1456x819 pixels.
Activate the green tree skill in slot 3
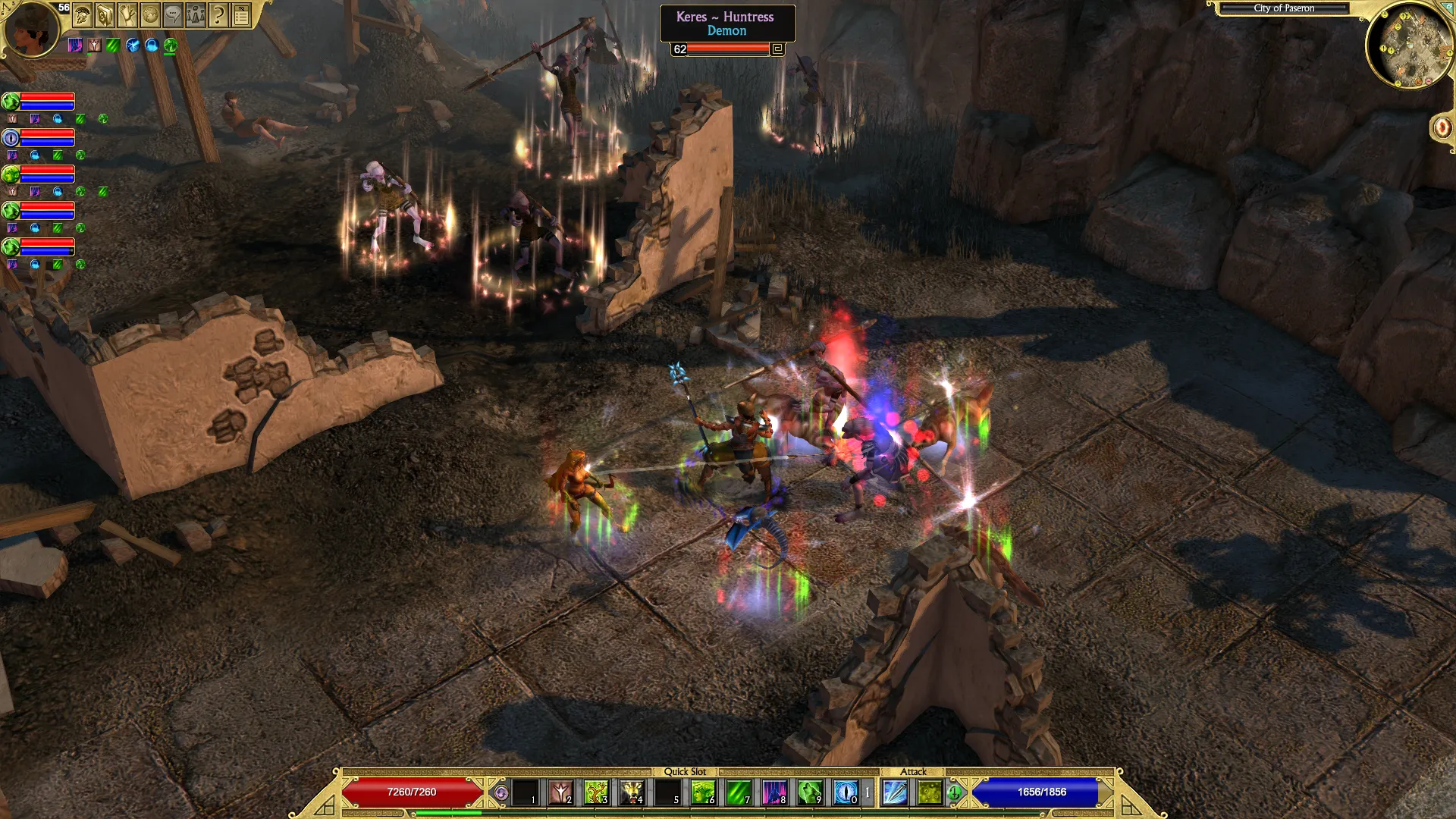tap(597, 792)
